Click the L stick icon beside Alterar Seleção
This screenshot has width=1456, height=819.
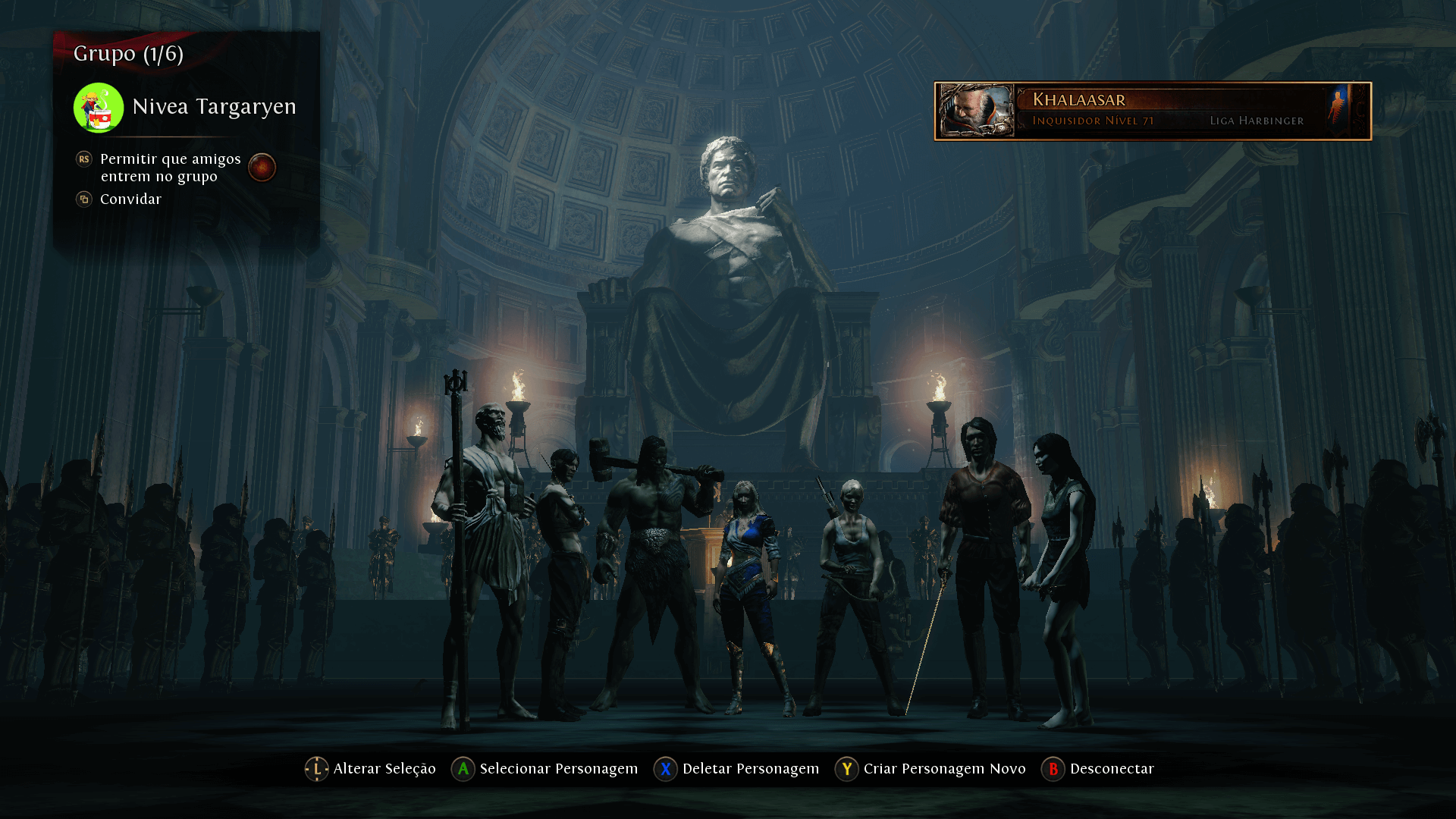(316, 768)
